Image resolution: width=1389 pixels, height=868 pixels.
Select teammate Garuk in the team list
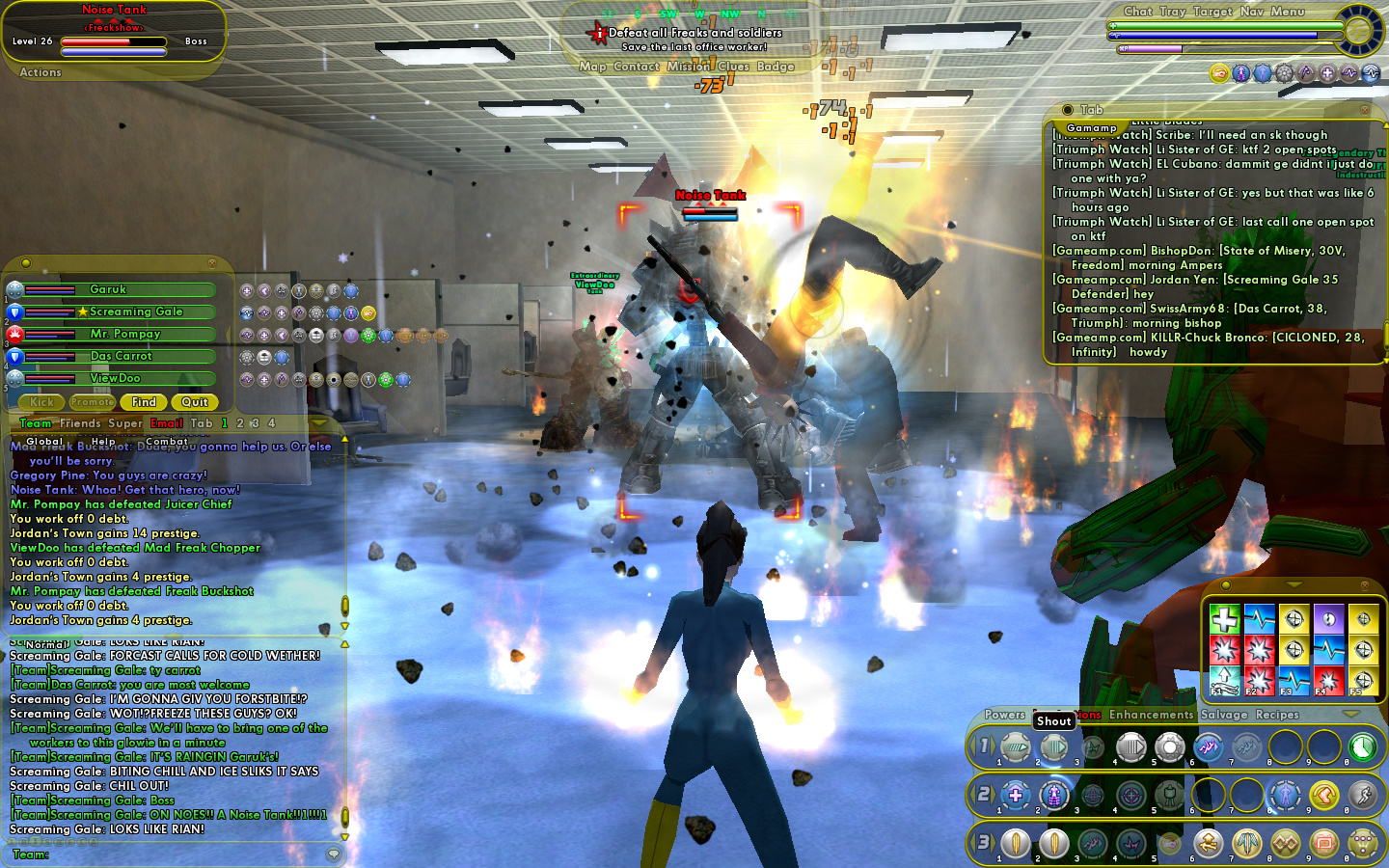(x=108, y=289)
